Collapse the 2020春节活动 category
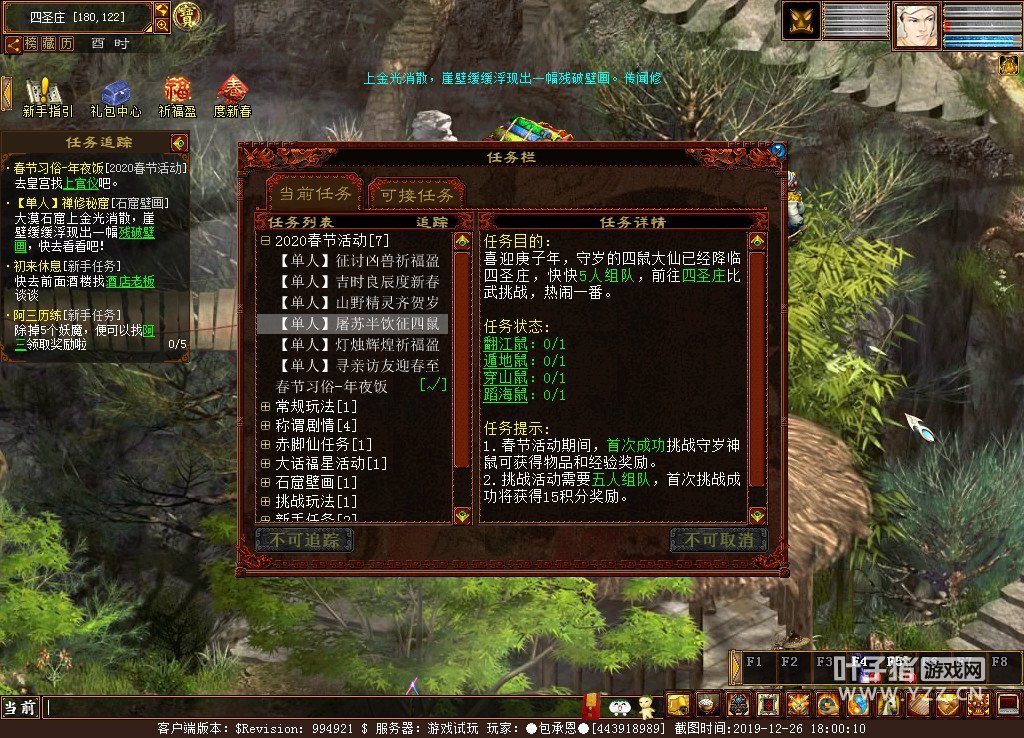The height and width of the screenshot is (738, 1024). tap(265, 241)
